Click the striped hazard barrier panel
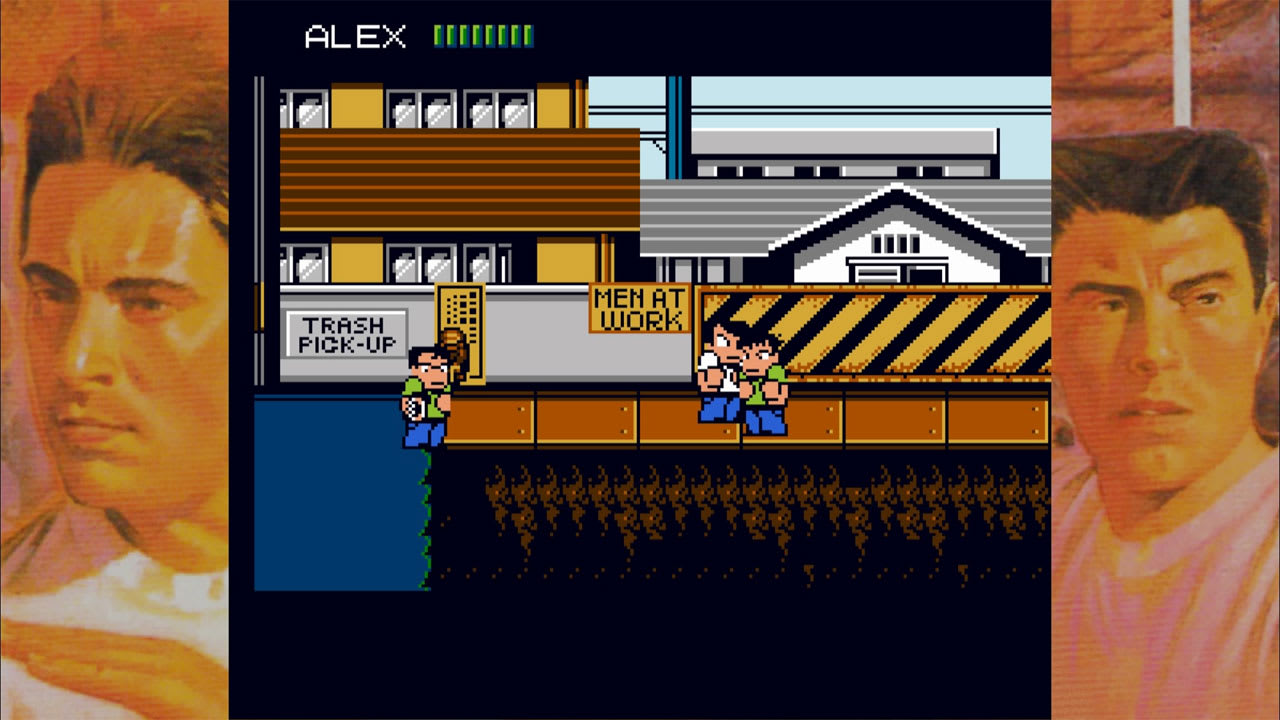This screenshot has width=1280, height=720. (900, 330)
